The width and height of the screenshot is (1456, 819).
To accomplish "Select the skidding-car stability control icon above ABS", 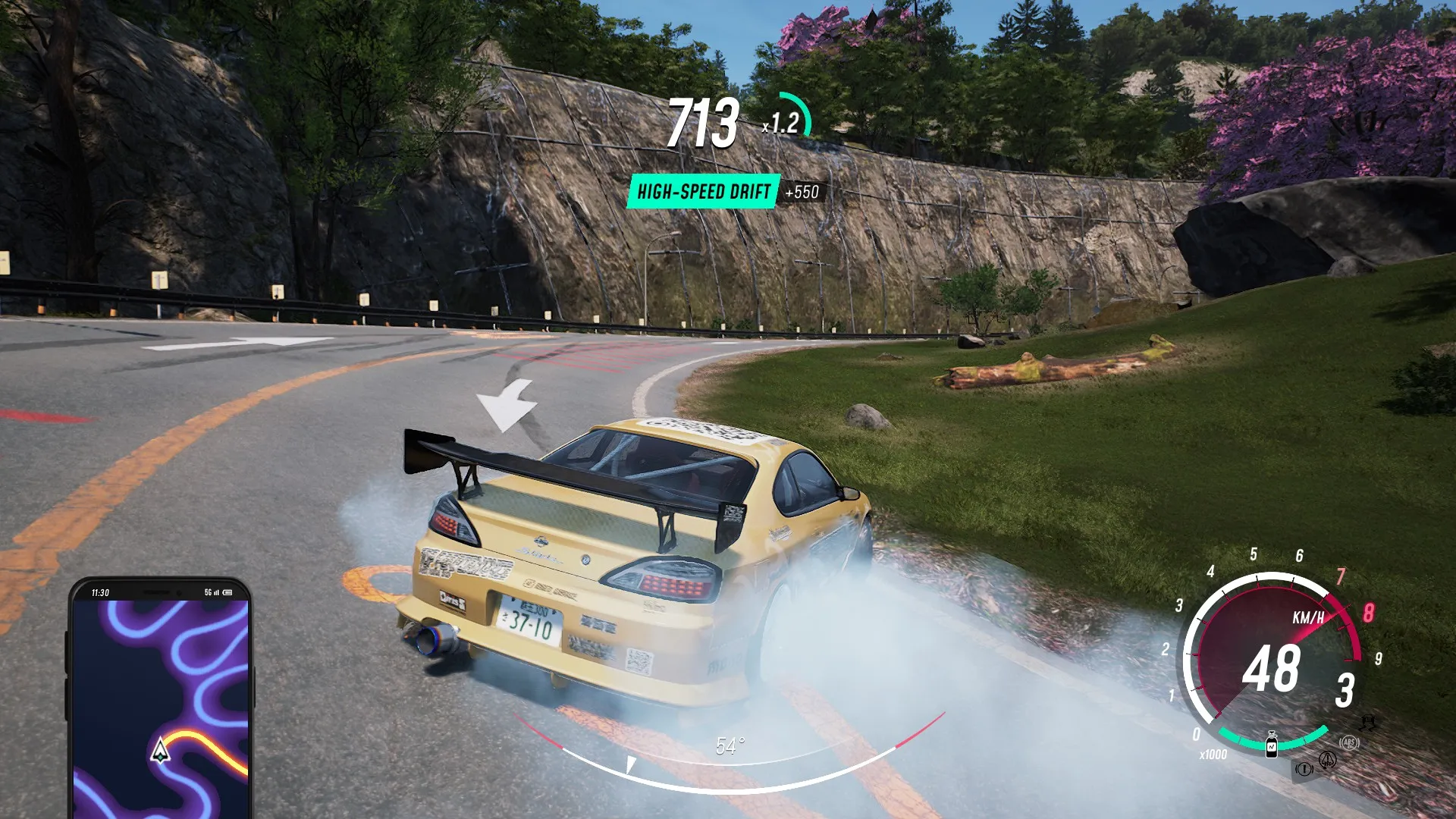I will click(x=1368, y=723).
